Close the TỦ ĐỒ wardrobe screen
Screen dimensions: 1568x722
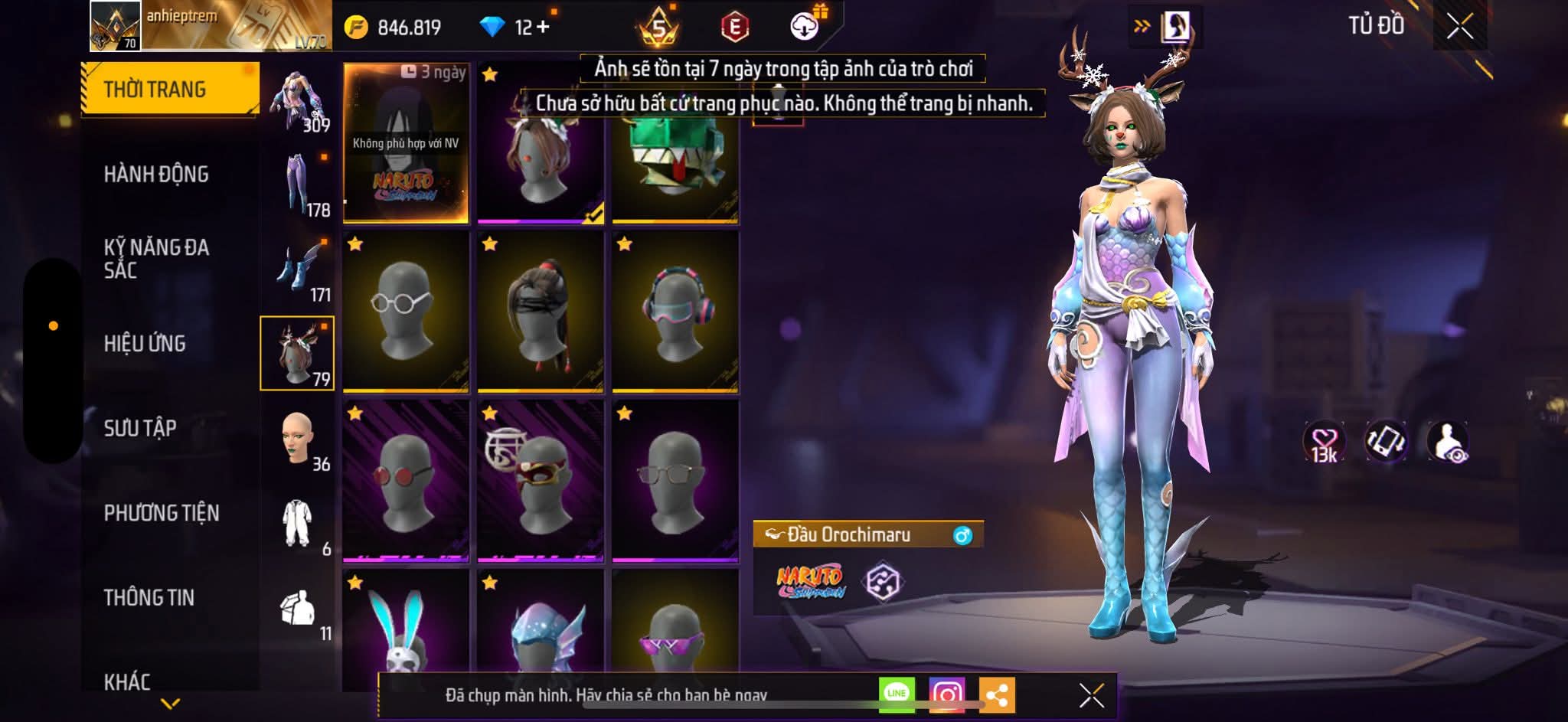1459,27
